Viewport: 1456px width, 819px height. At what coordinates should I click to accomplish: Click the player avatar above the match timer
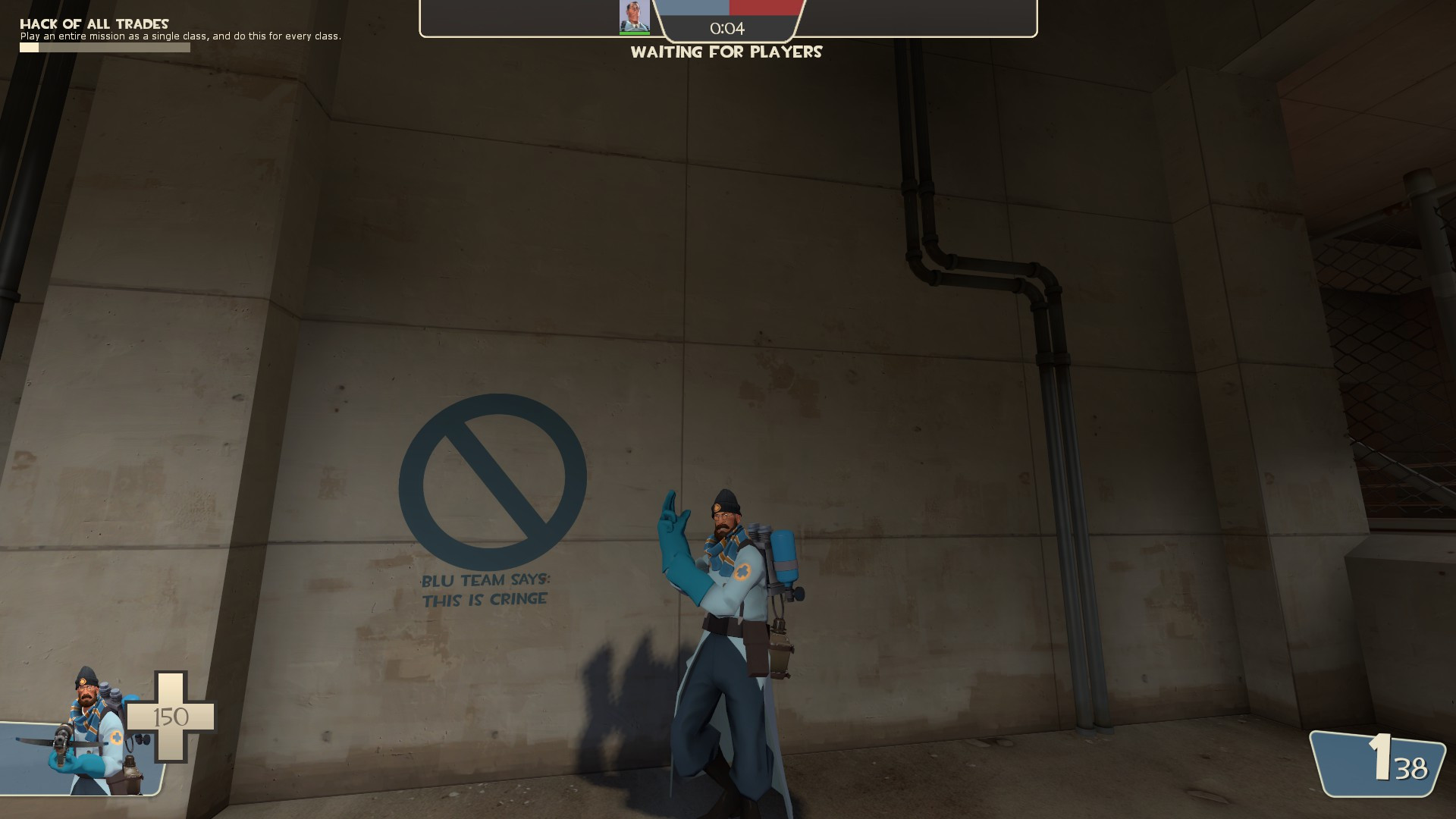pyautogui.click(x=633, y=15)
